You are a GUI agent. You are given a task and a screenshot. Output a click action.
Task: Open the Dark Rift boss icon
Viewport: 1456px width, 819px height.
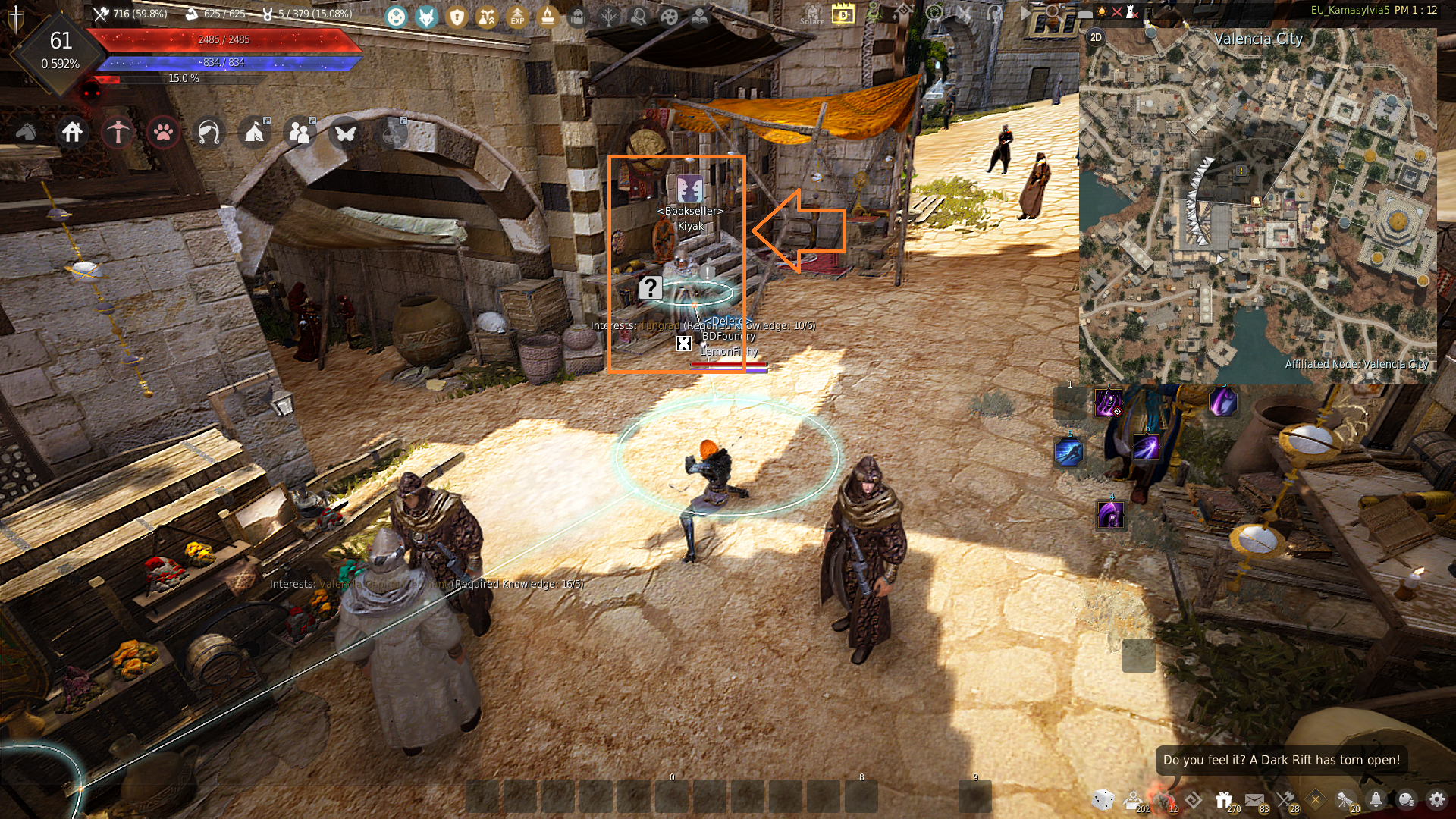point(1163,799)
